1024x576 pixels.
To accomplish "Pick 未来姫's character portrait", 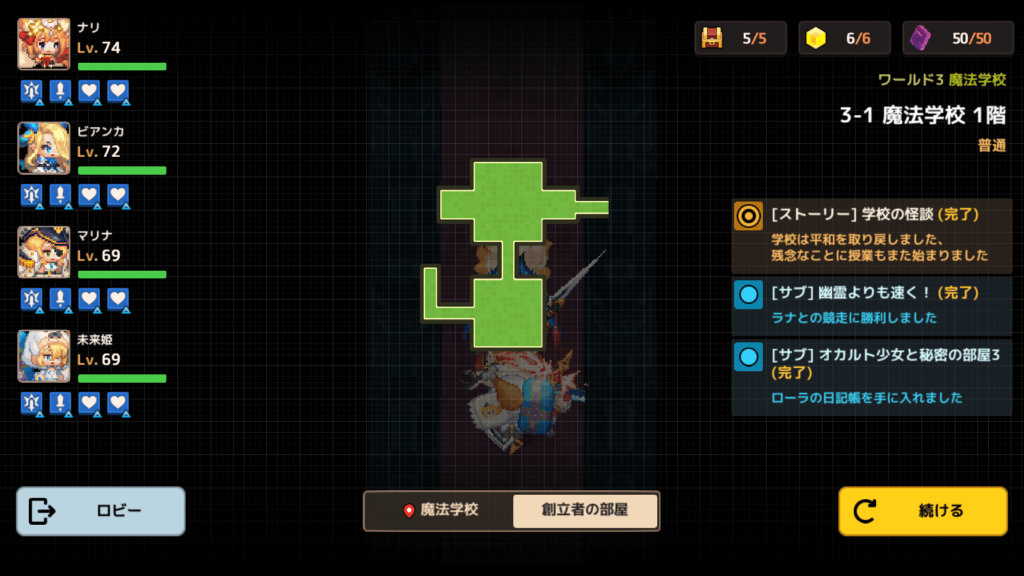I will tap(44, 356).
